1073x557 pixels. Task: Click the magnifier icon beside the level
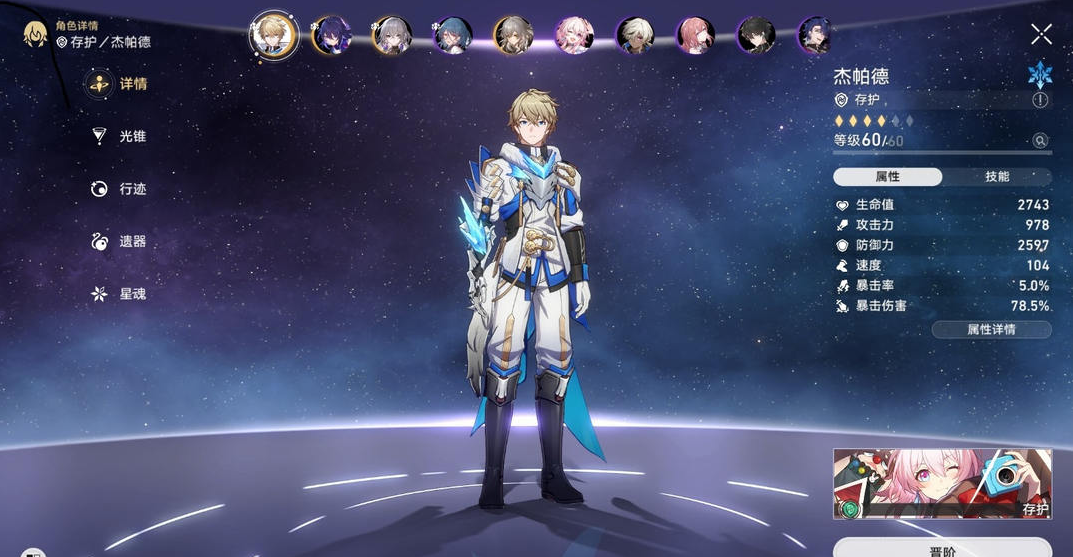[1040, 141]
